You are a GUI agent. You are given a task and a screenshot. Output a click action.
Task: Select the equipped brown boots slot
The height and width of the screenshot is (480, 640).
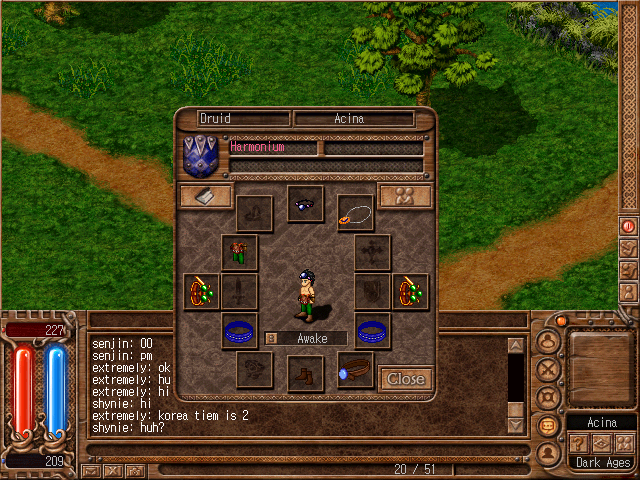[305, 374]
